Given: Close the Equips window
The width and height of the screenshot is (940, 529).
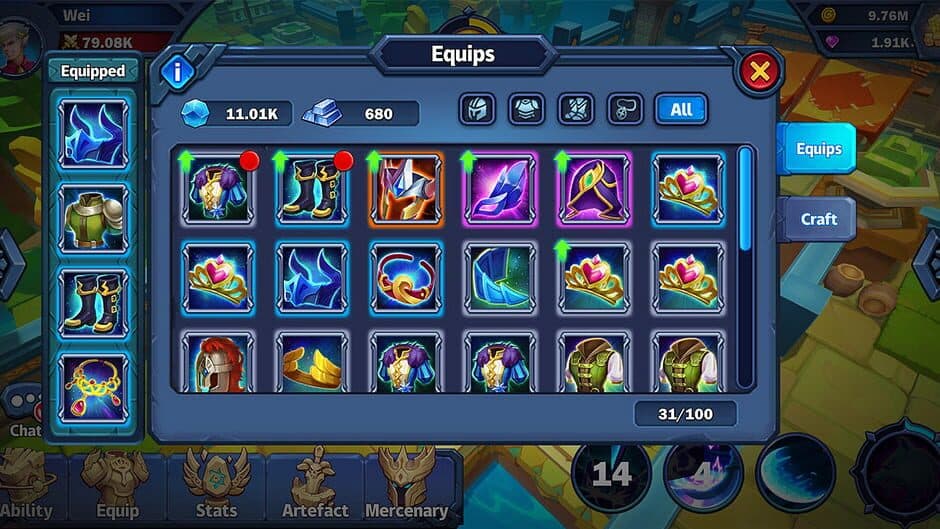Looking at the screenshot, I should tap(759, 72).
